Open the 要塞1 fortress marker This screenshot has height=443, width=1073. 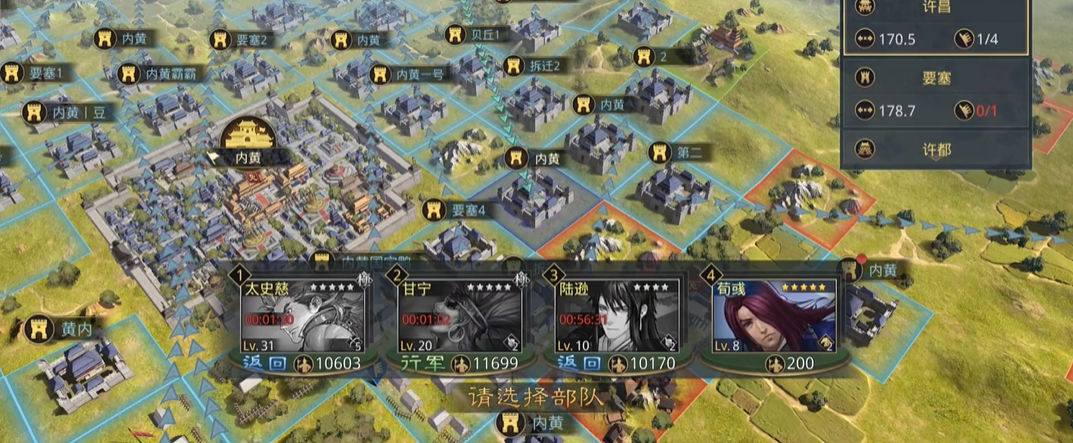34,73
